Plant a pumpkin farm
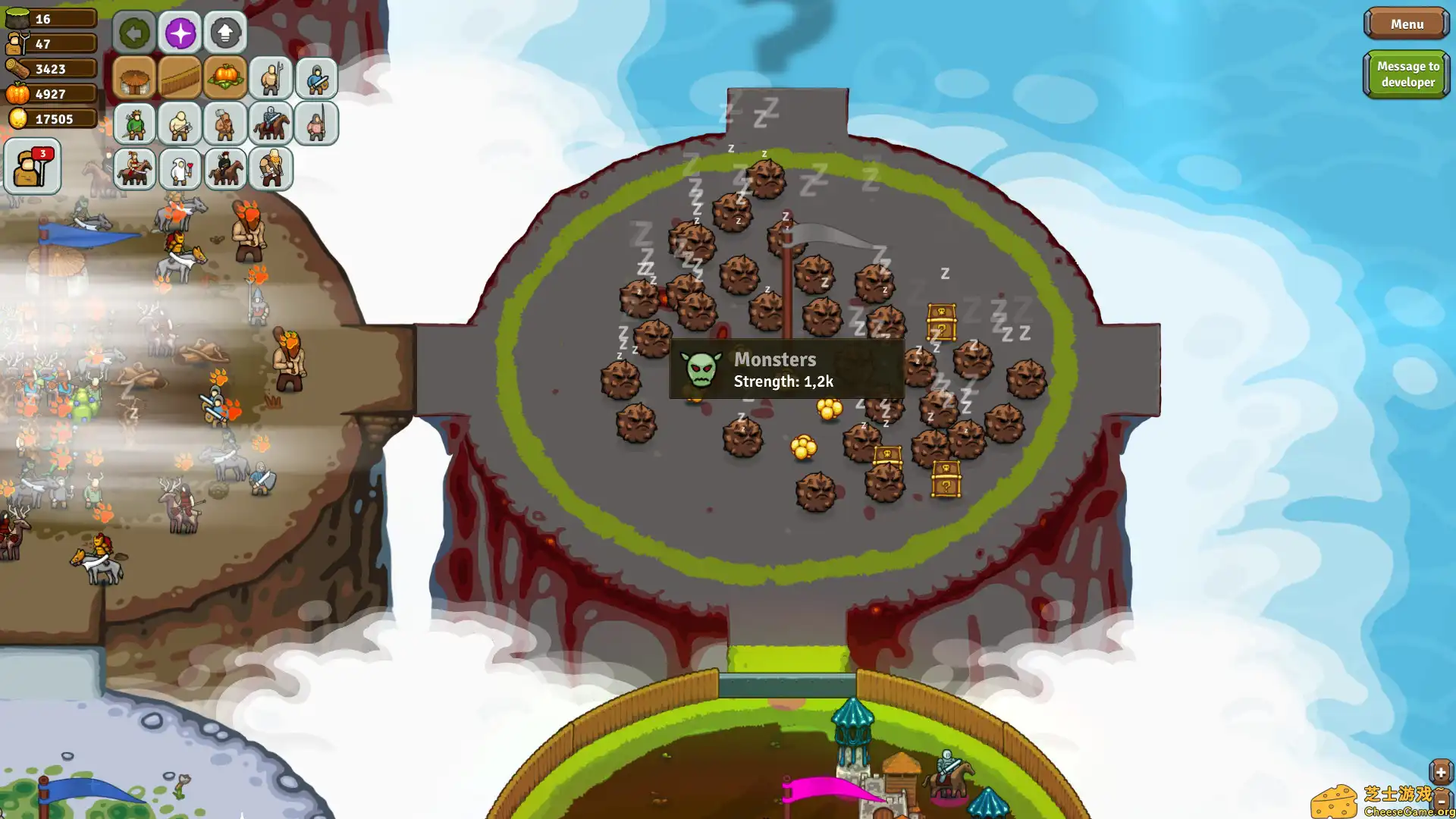Viewport: 1456px width, 819px height. (x=224, y=77)
